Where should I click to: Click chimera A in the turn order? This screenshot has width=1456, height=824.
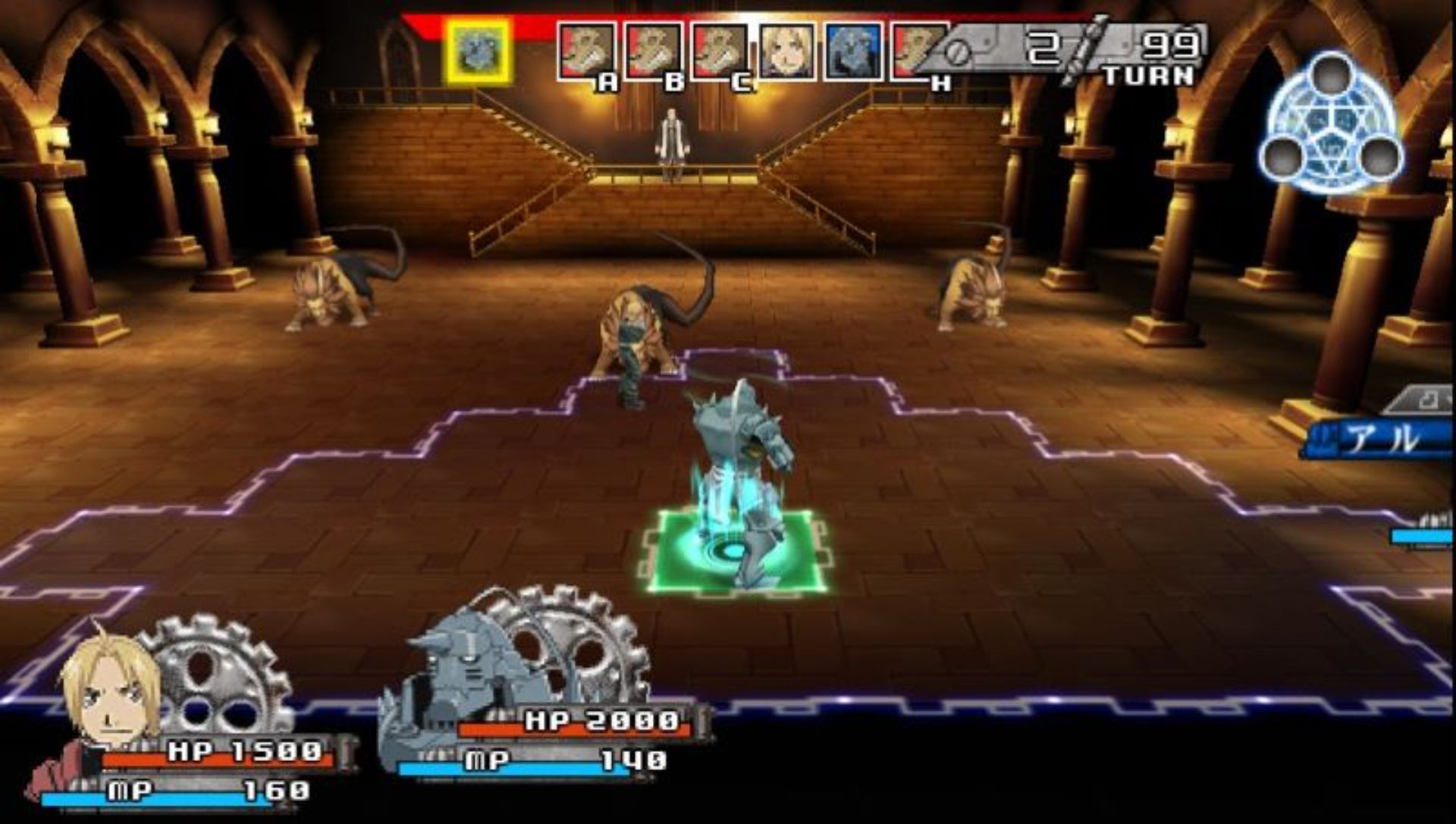pos(586,52)
